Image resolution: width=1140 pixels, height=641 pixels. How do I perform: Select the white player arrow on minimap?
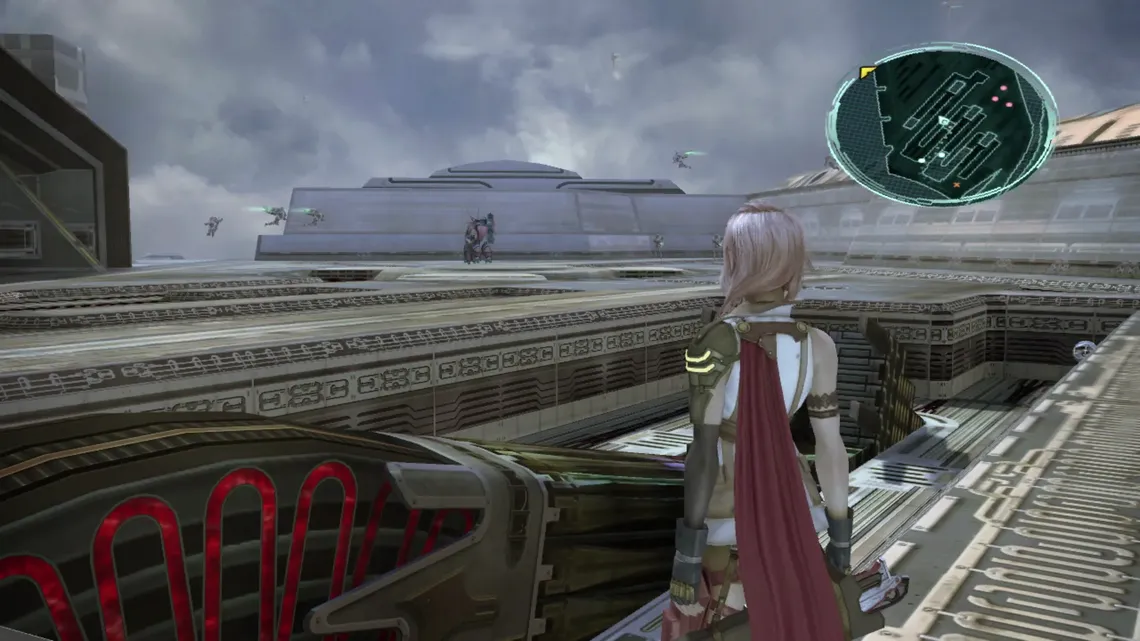click(943, 121)
